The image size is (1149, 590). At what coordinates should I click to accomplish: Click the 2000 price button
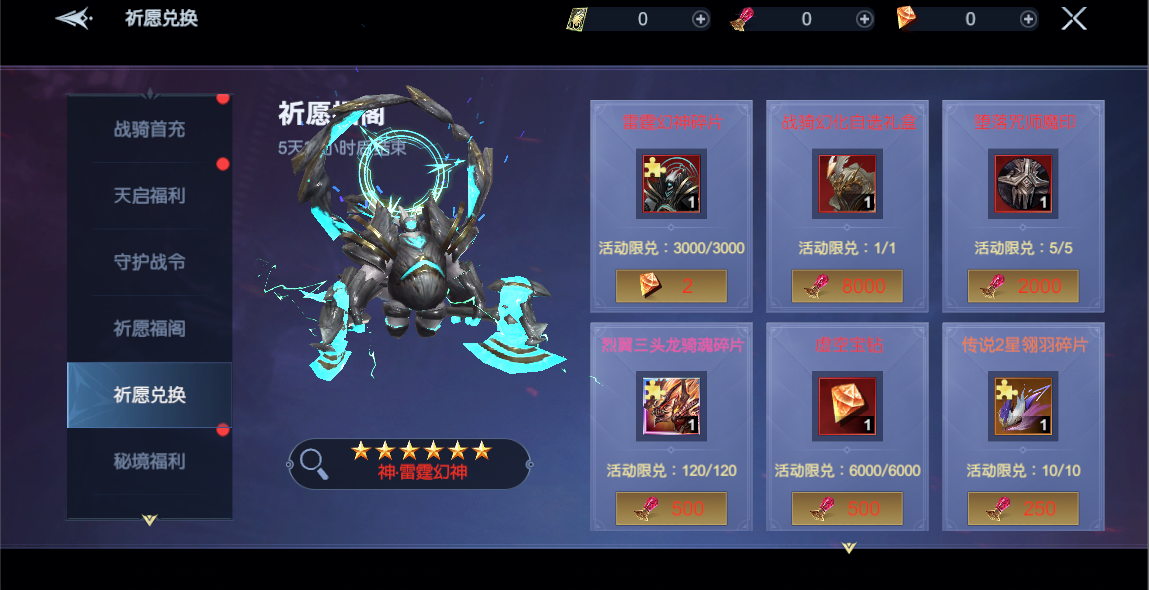[1023, 286]
